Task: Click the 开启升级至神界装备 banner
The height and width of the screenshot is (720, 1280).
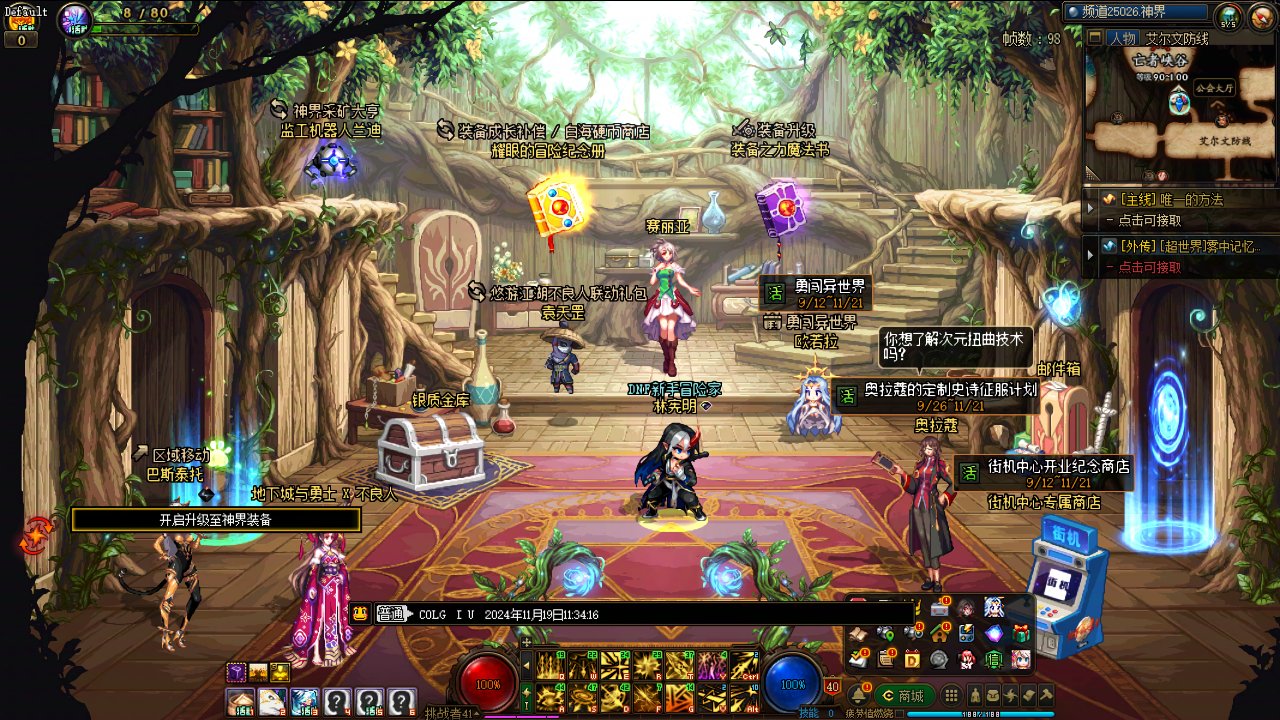Action: point(215,520)
